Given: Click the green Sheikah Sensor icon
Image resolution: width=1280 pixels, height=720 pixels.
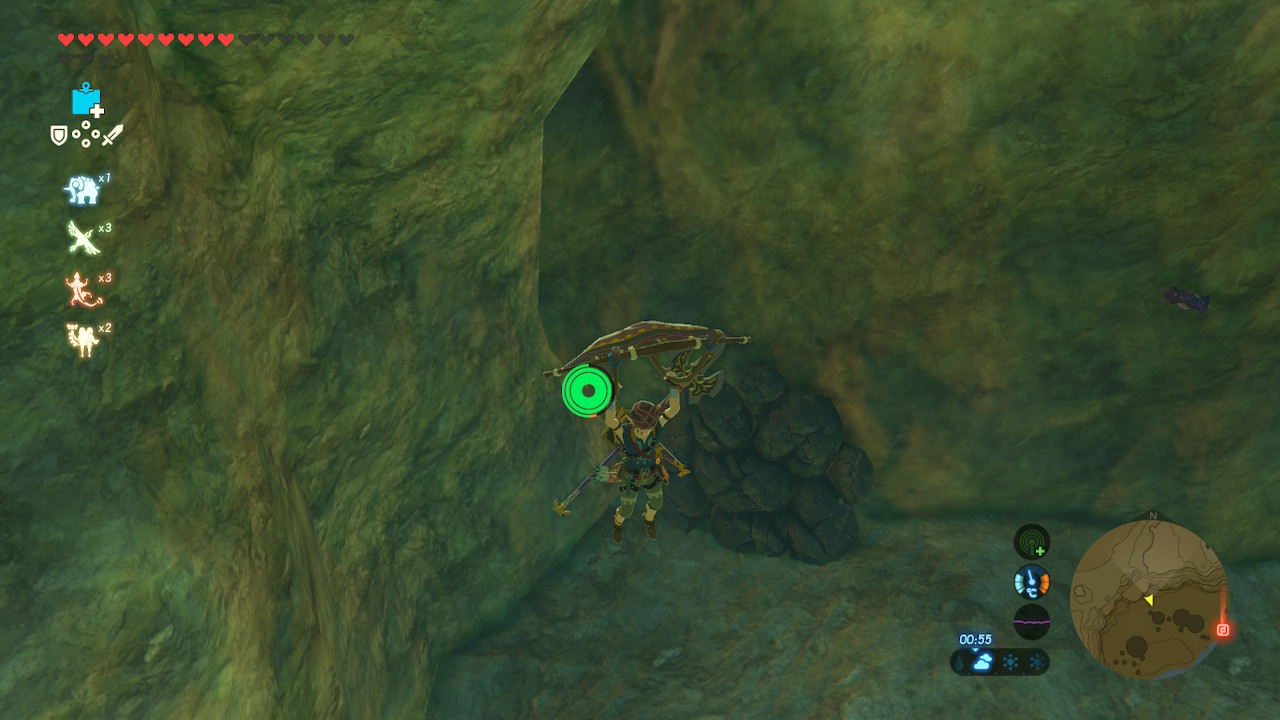Looking at the screenshot, I should (1031, 542).
